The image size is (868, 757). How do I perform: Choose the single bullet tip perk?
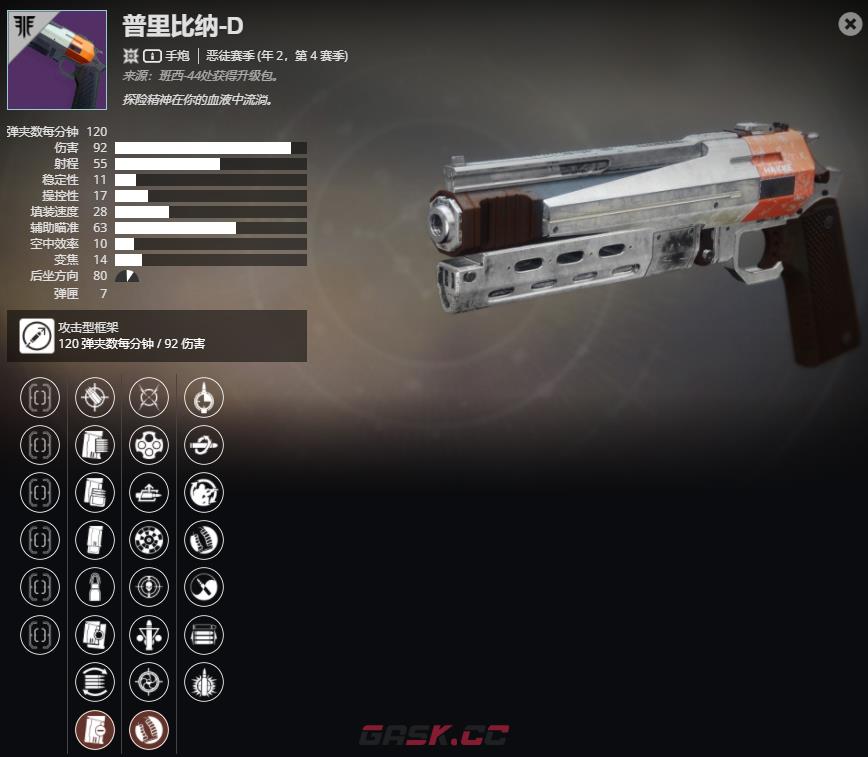pos(95,587)
